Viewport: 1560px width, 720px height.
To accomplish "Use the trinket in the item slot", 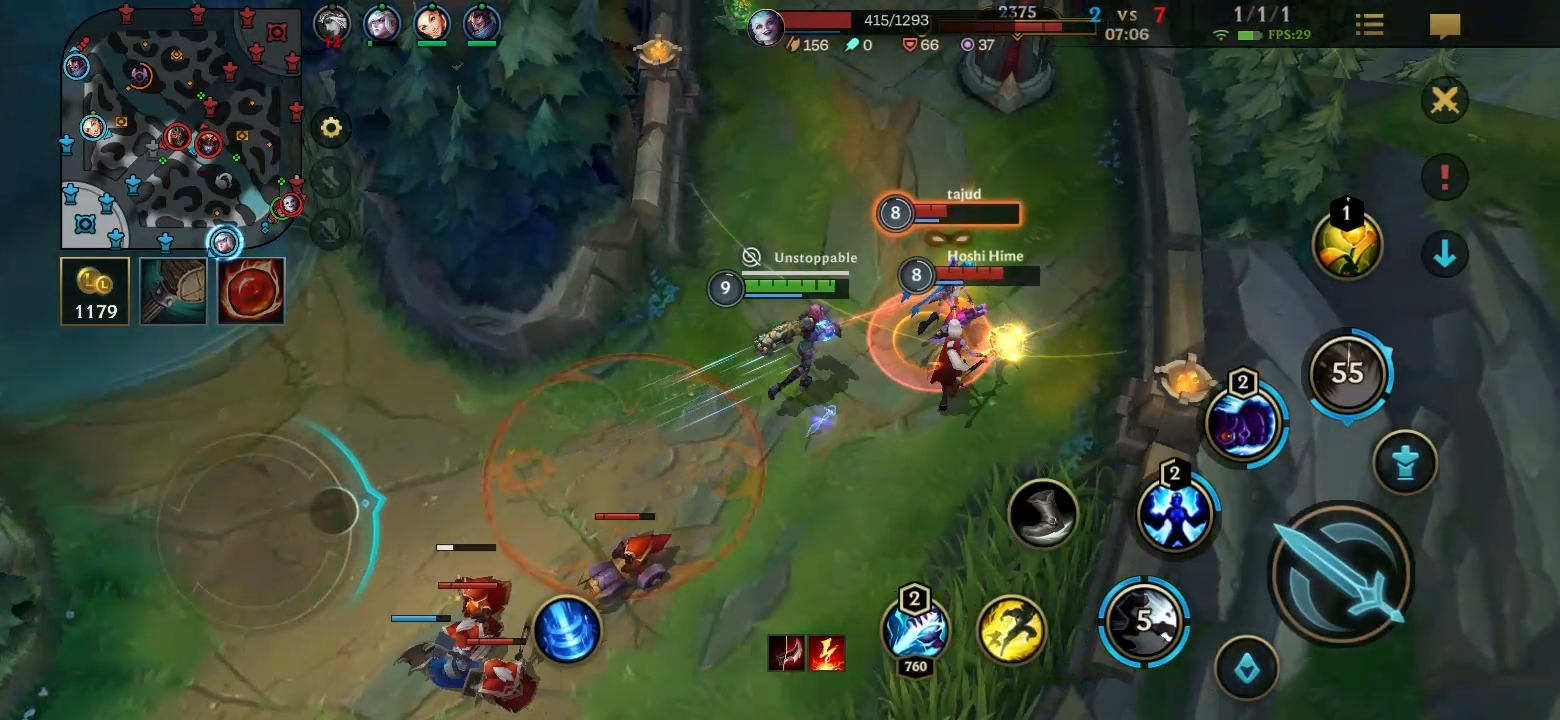I will pyautogui.click(x=172, y=291).
